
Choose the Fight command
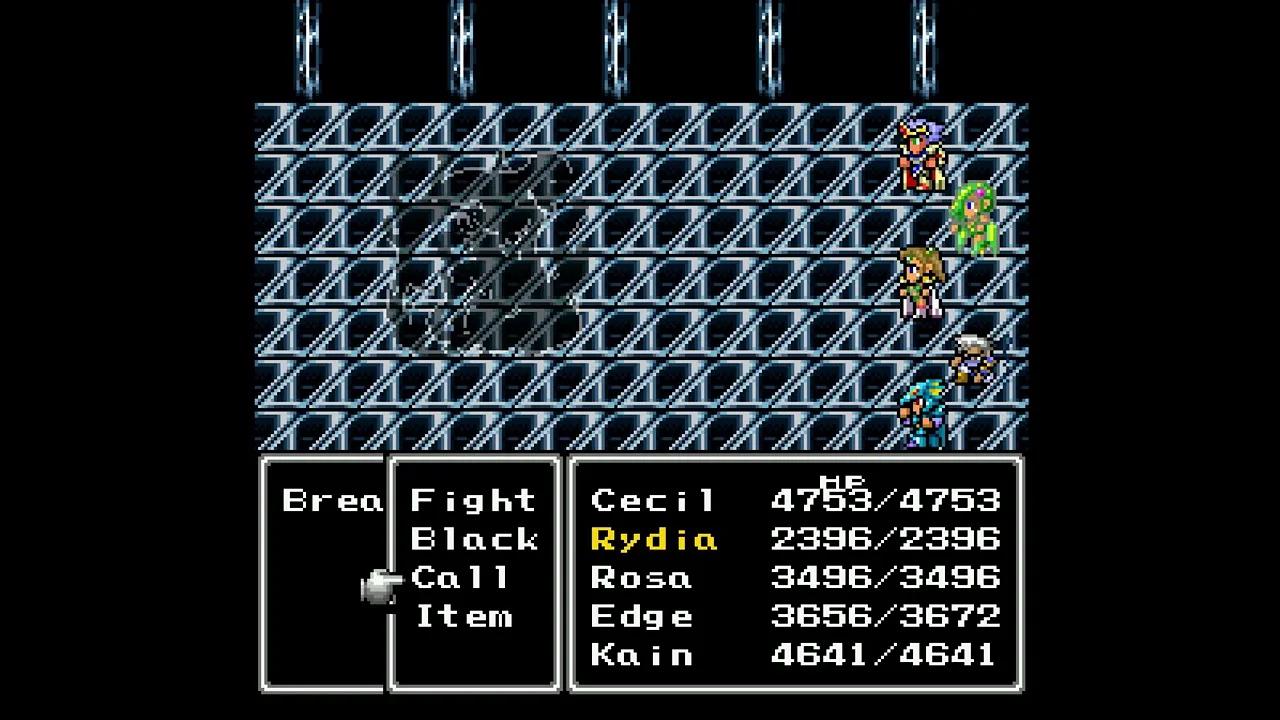coord(474,500)
